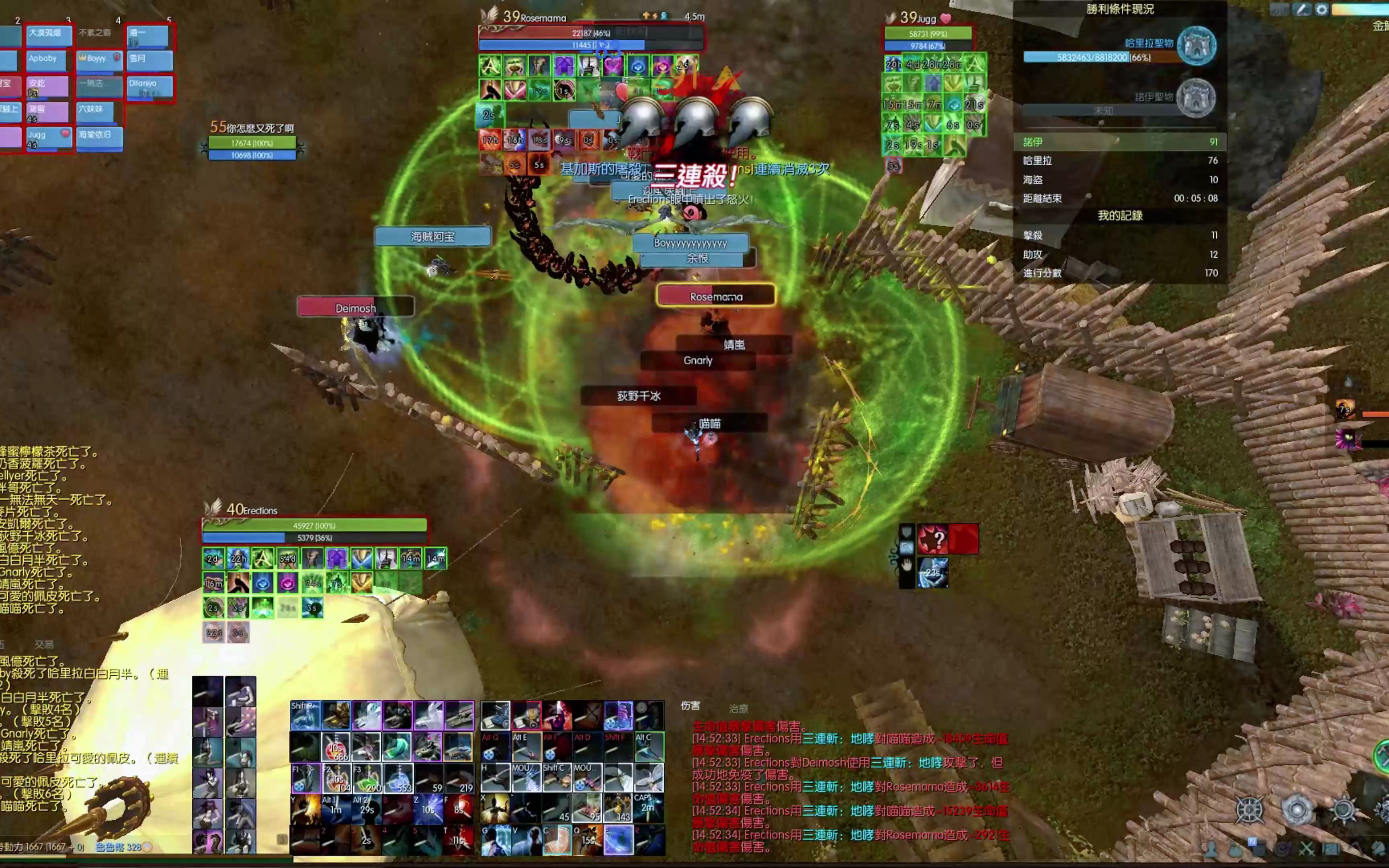Select the 哈里拉聖物 castle emblem
The width and height of the screenshot is (1389, 868).
(1196, 45)
